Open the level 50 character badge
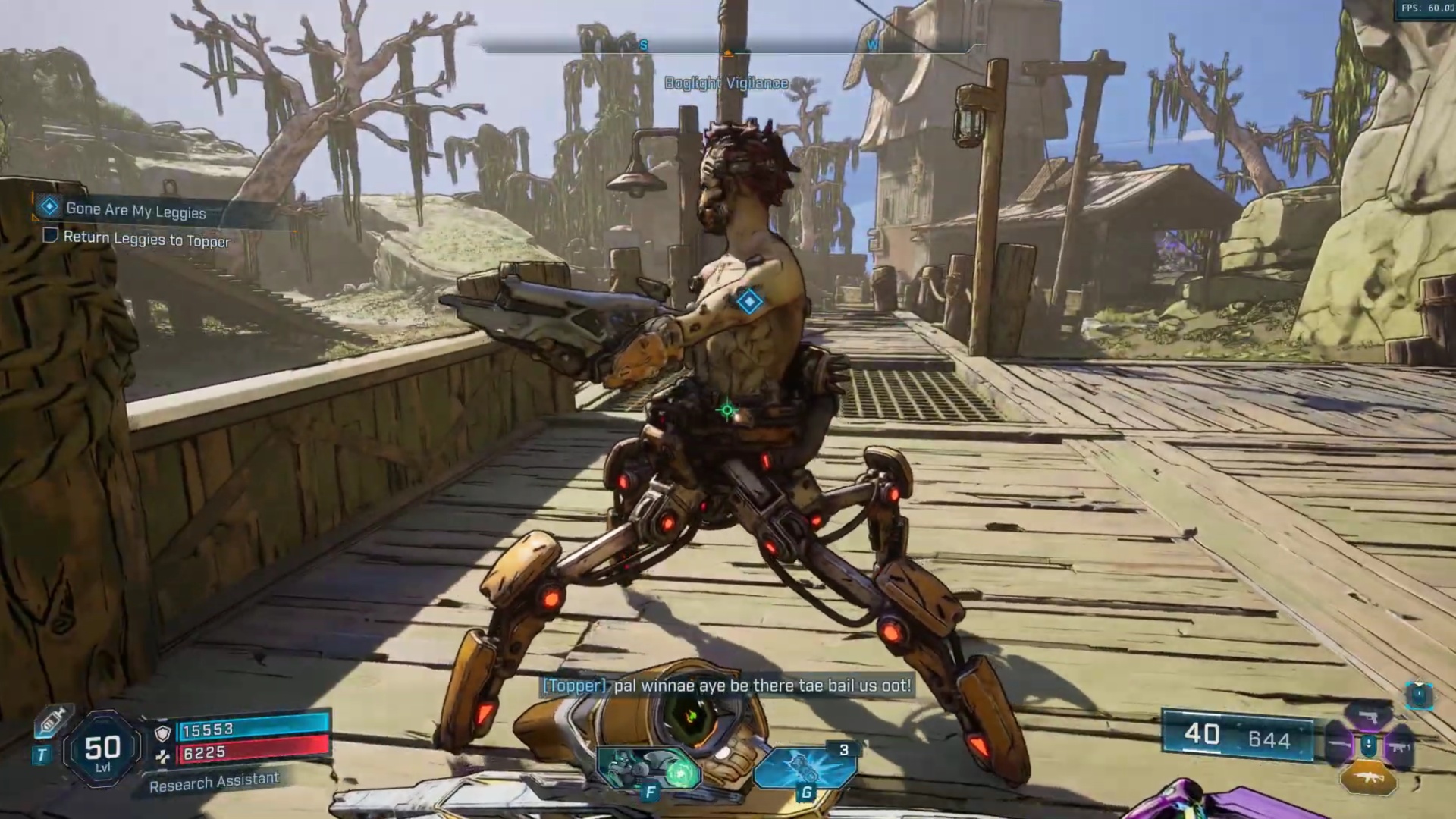The image size is (1456, 819). click(102, 750)
